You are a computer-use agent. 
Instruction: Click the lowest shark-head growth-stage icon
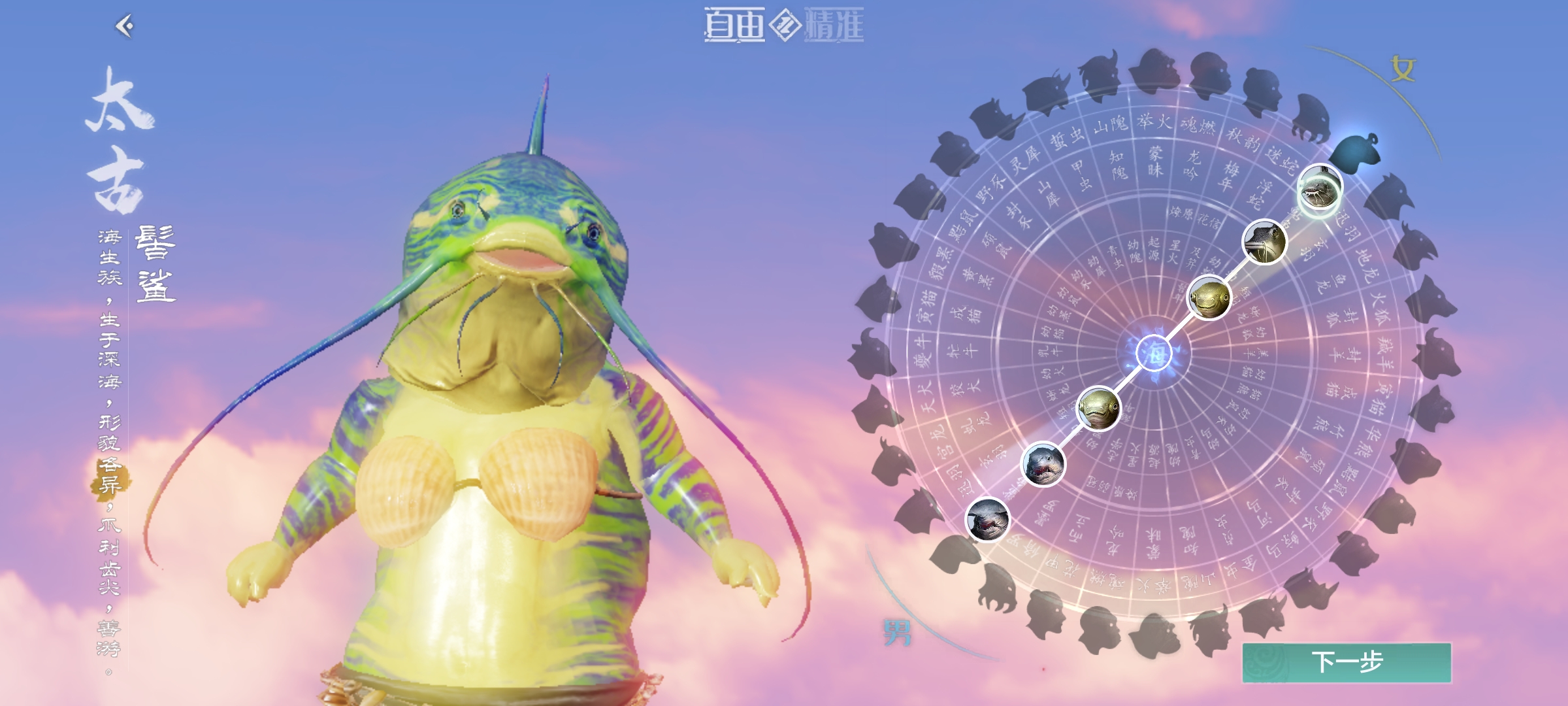(x=988, y=522)
